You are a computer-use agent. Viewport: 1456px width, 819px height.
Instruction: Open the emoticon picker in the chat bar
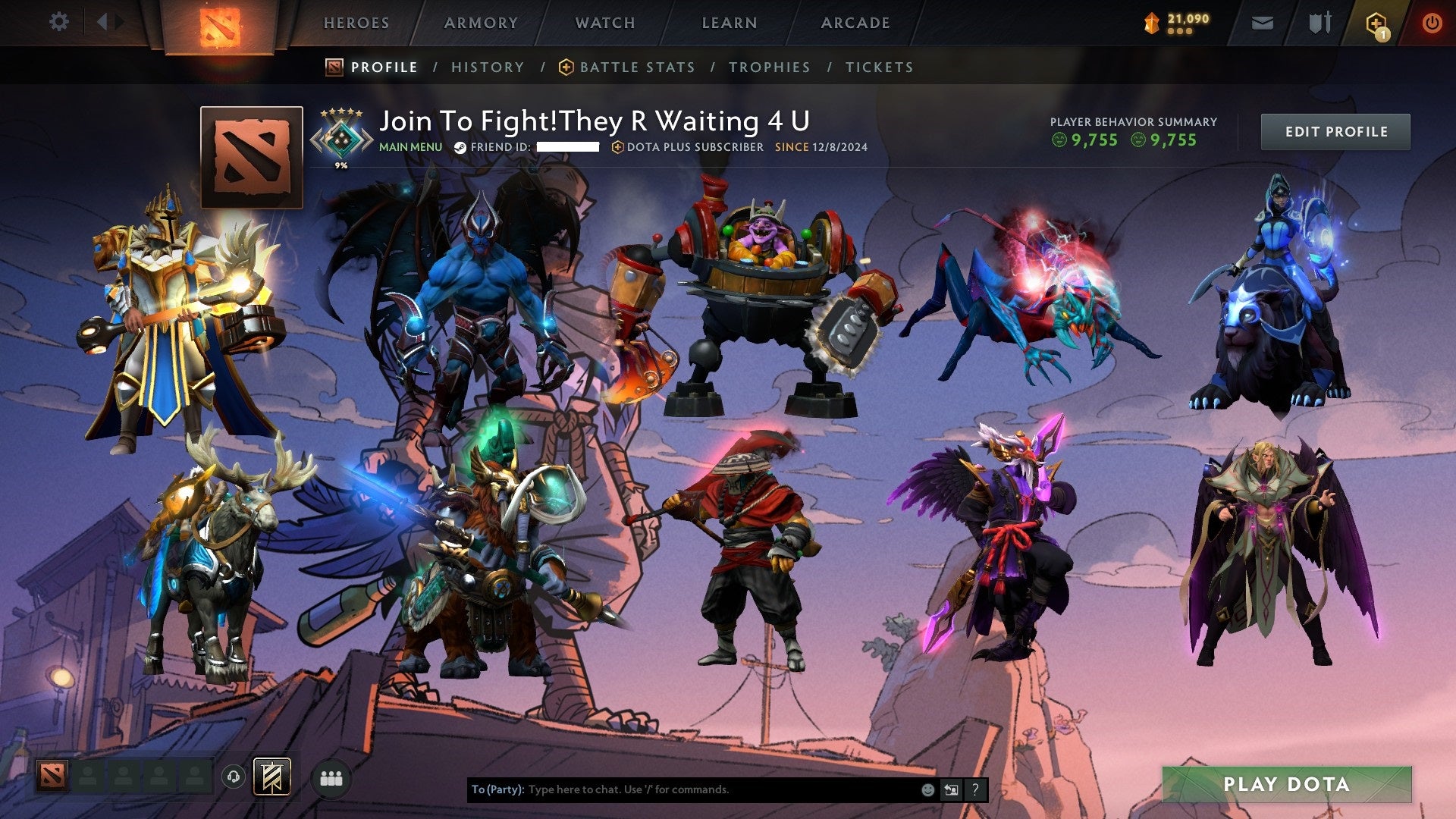pos(927,789)
